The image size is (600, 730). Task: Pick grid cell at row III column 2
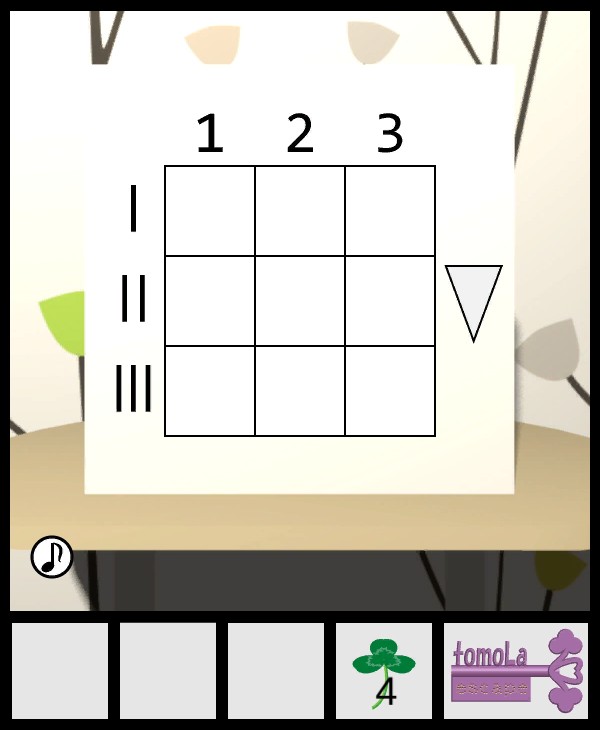(x=300, y=391)
